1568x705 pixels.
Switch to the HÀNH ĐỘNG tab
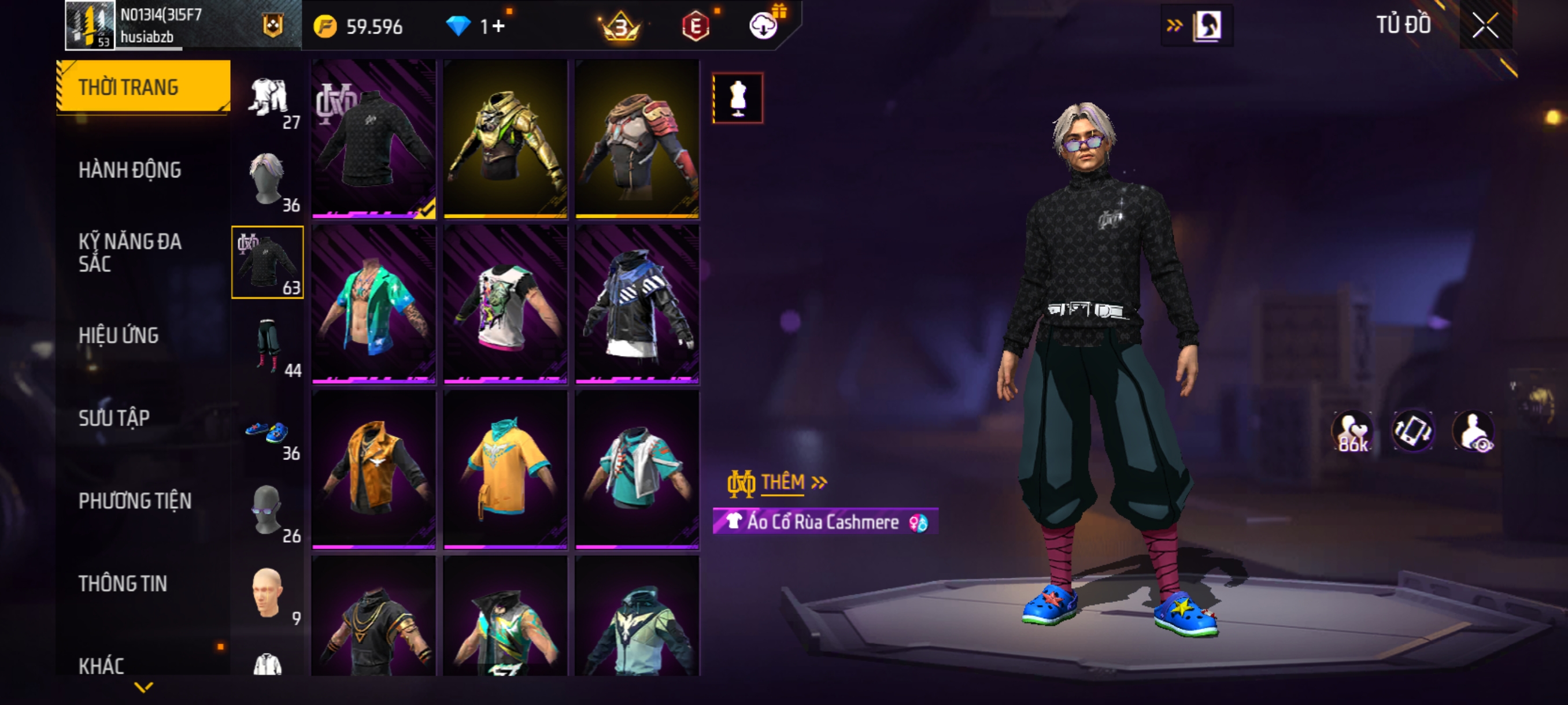pyautogui.click(x=130, y=170)
